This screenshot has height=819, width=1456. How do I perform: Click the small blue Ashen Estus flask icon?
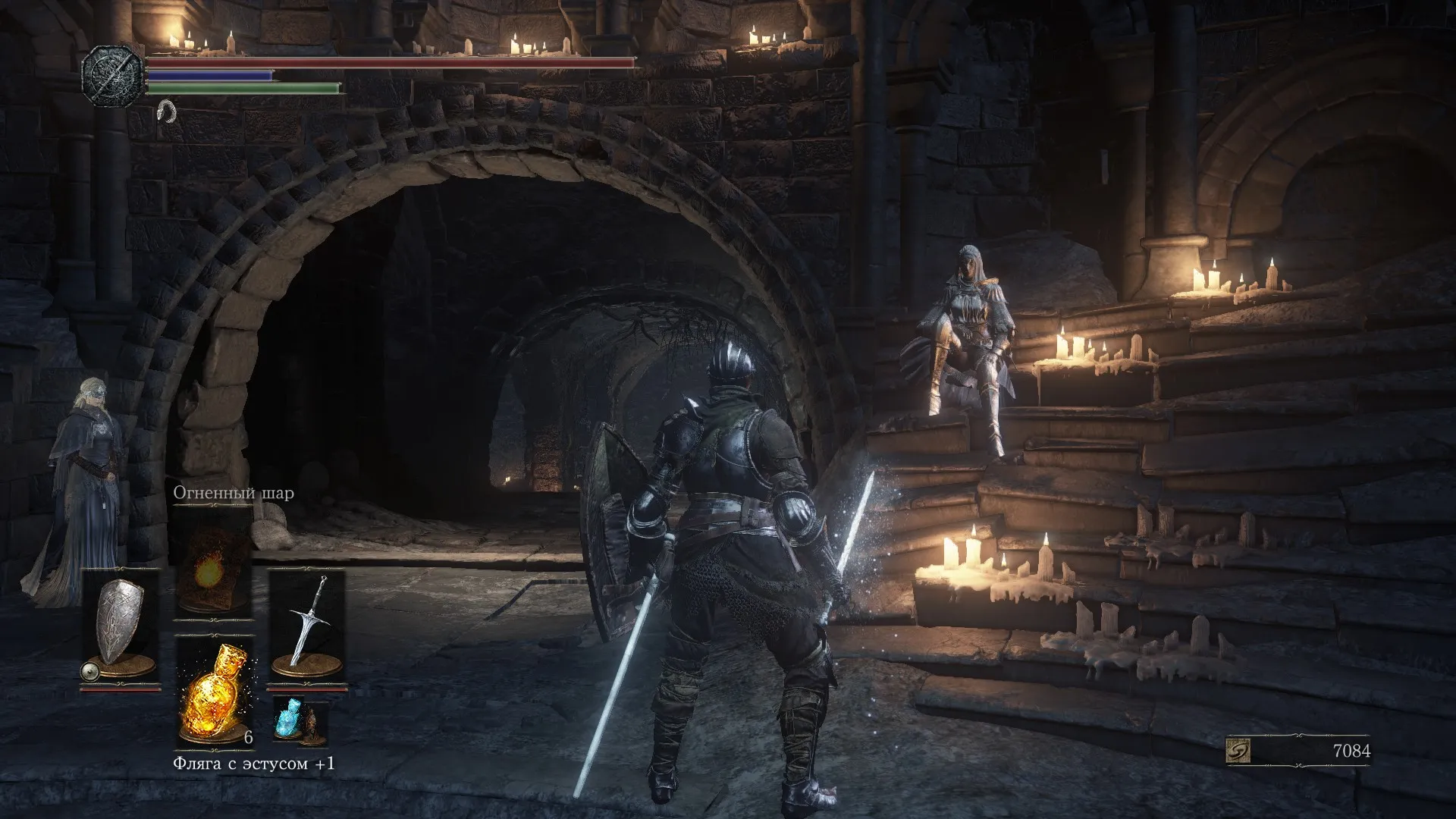[289, 717]
